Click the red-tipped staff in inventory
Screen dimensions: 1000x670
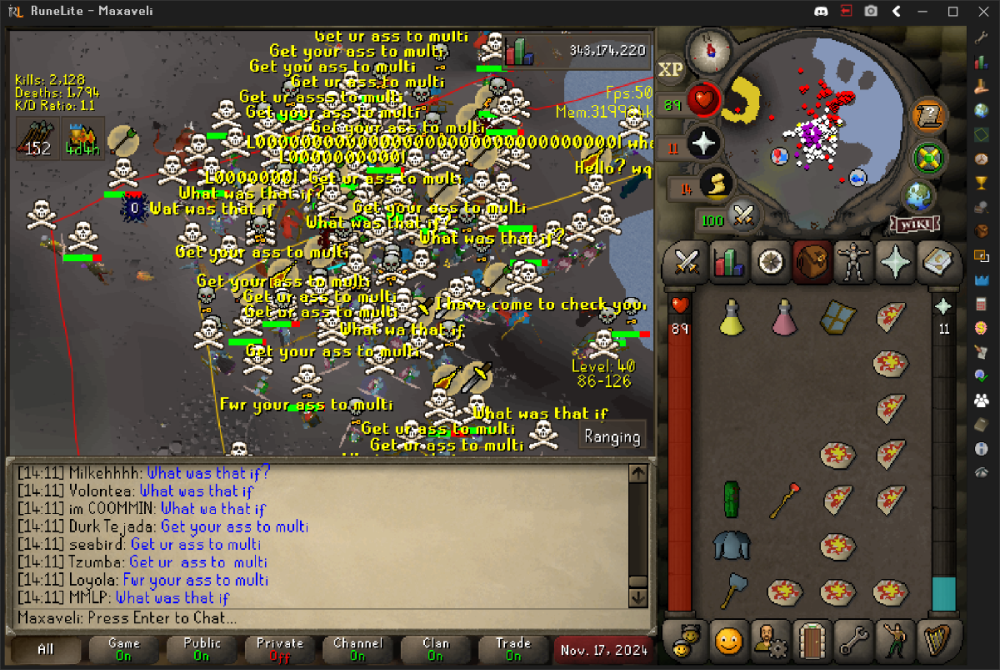click(785, 498)
